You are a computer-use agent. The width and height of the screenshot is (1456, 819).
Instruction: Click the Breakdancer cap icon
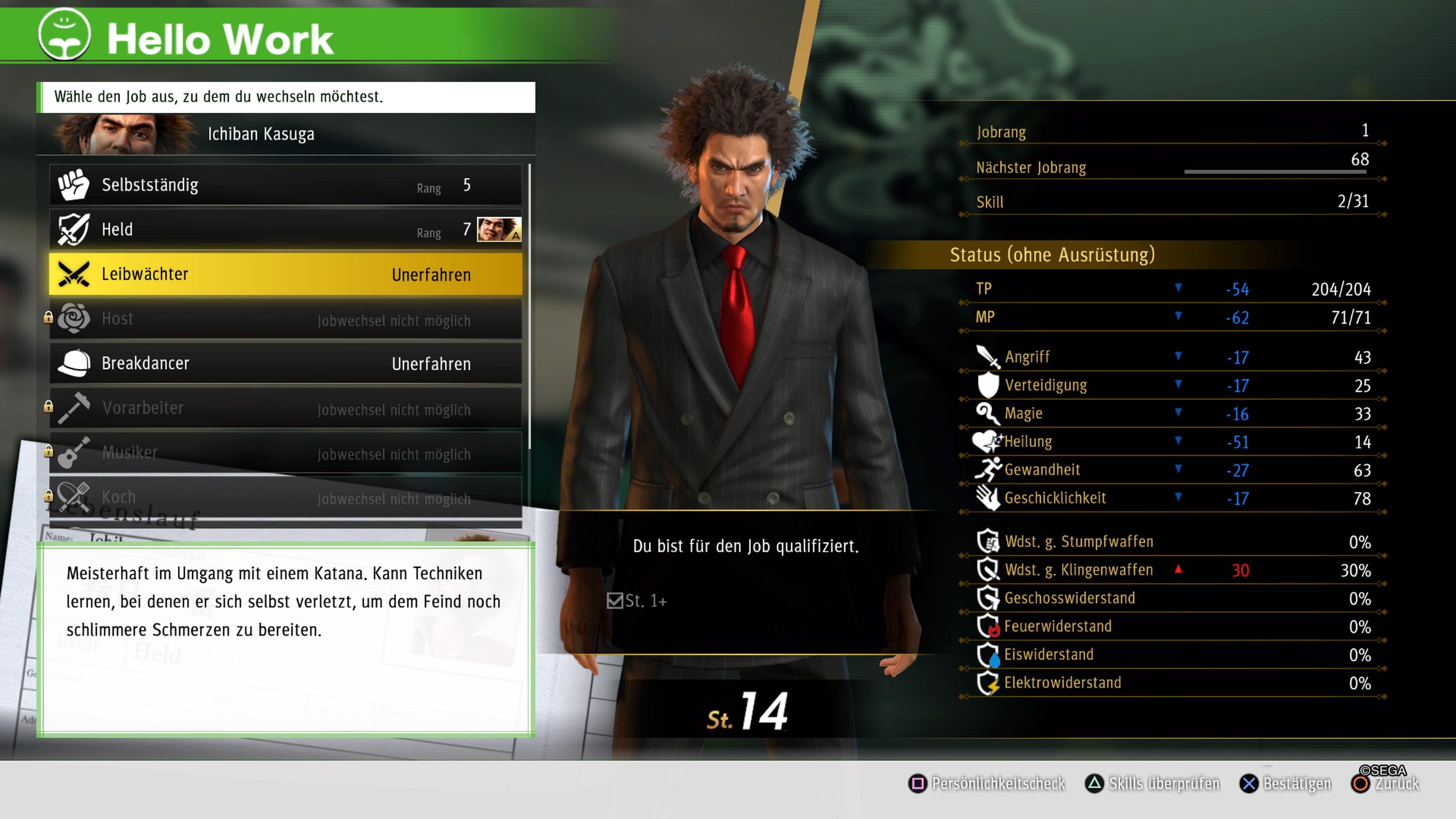[75, 364]
